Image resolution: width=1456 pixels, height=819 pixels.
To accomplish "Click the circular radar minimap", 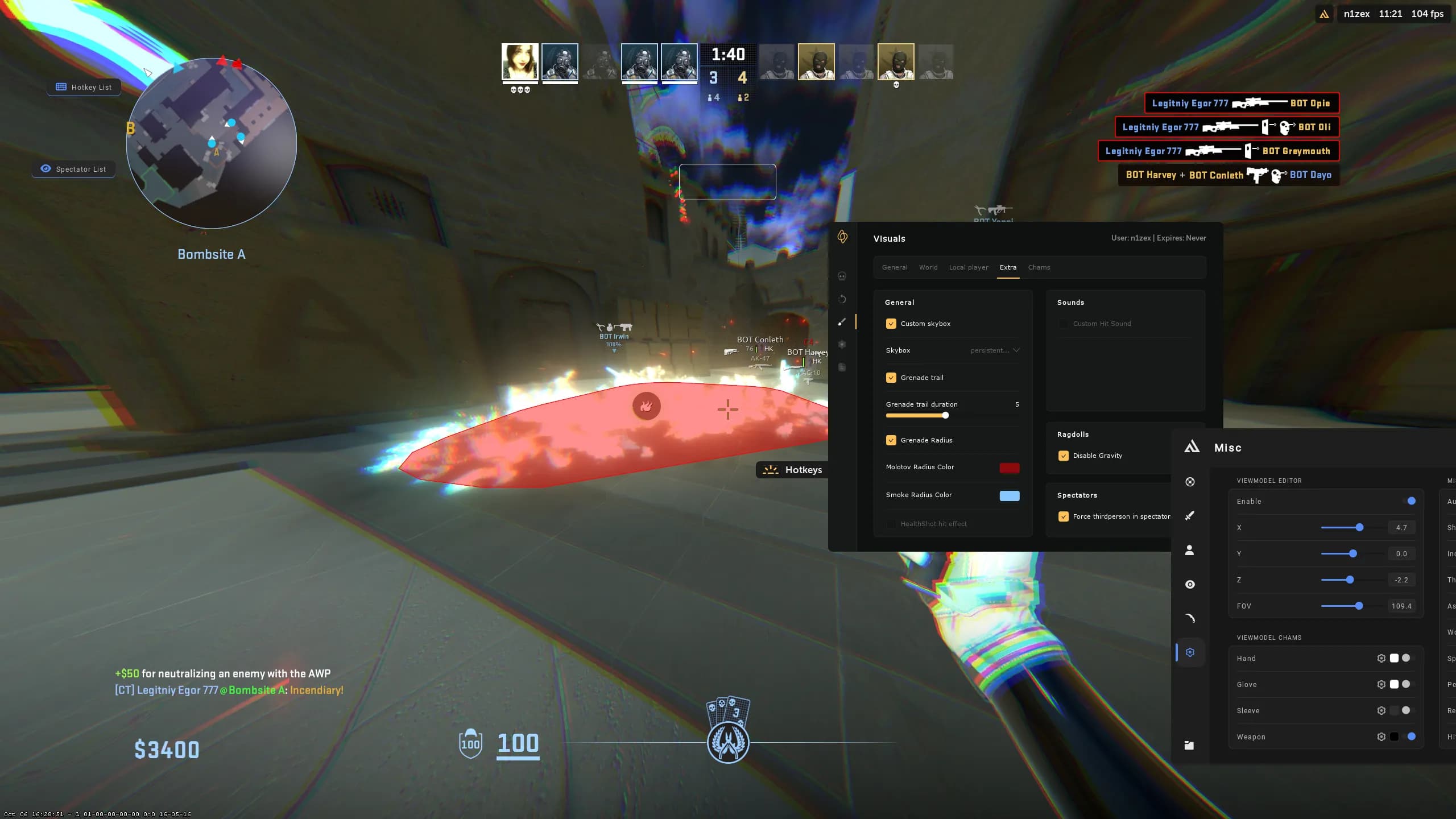I will click(212, 143).
